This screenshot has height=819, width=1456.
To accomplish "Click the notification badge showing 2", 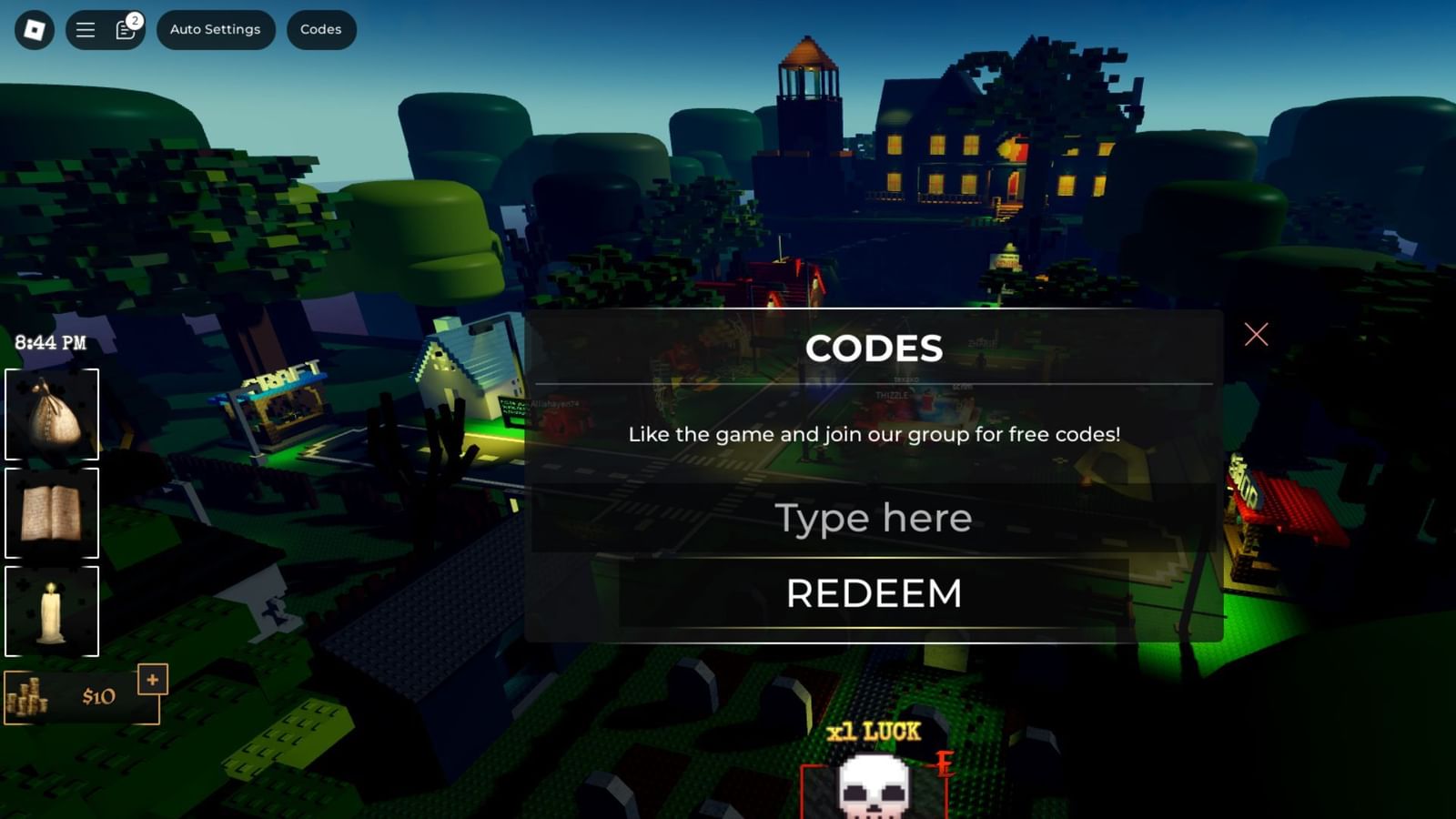I will [135, 16].
